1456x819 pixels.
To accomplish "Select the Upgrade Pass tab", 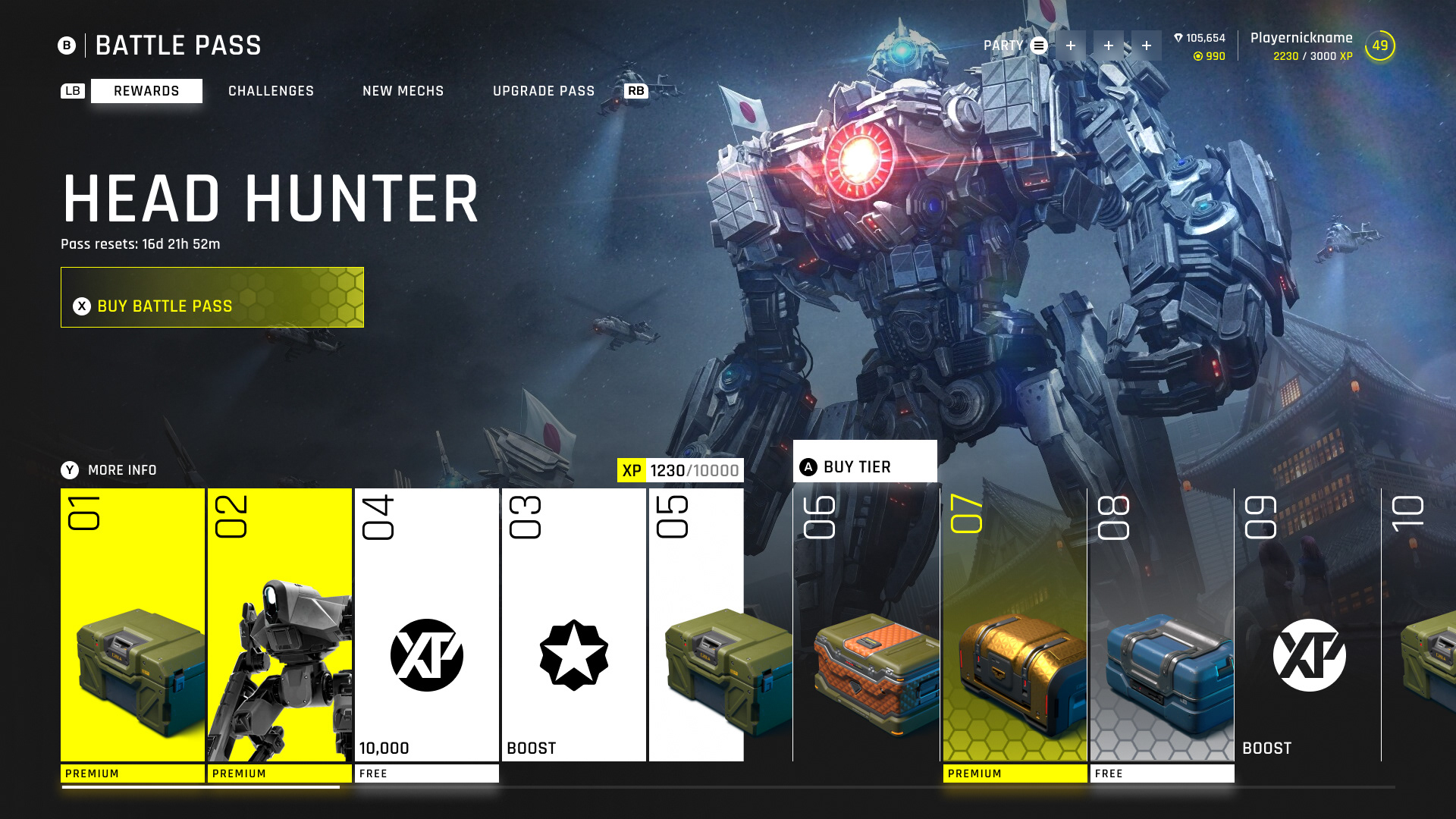I will [x=543, y=91].
